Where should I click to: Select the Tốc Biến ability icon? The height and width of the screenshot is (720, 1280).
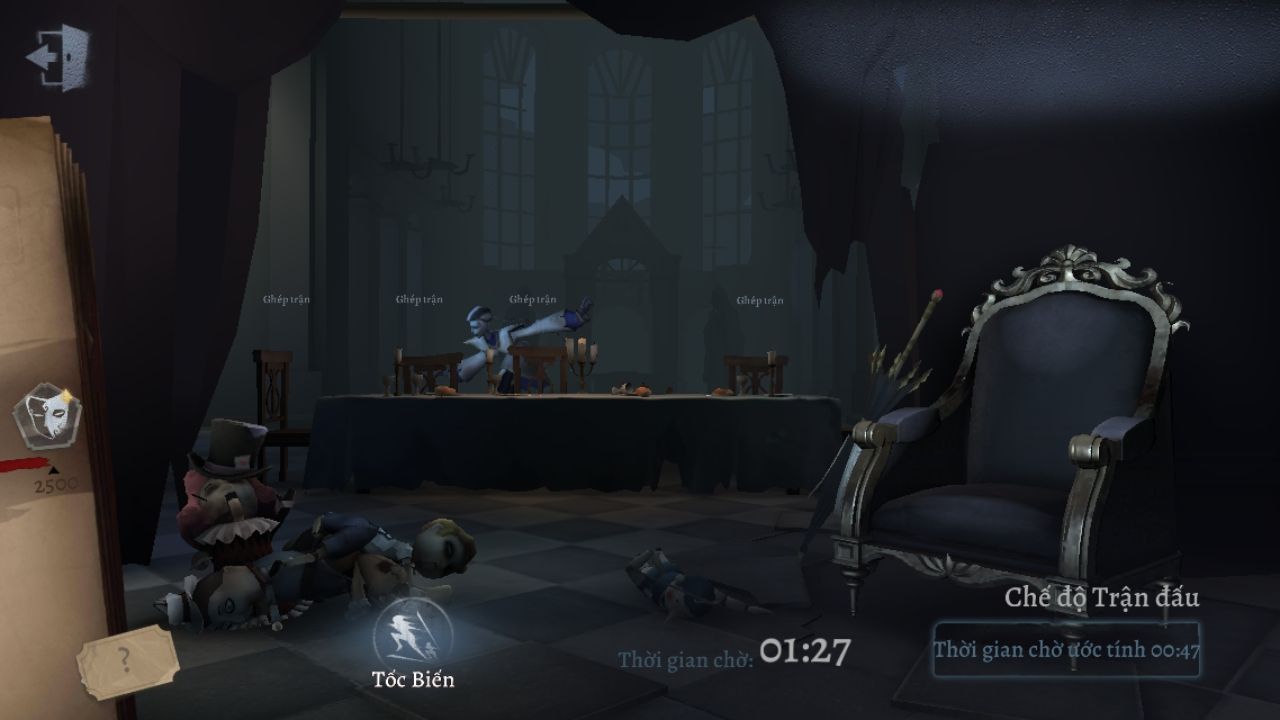pyautogui.click(x=412, y=632)
